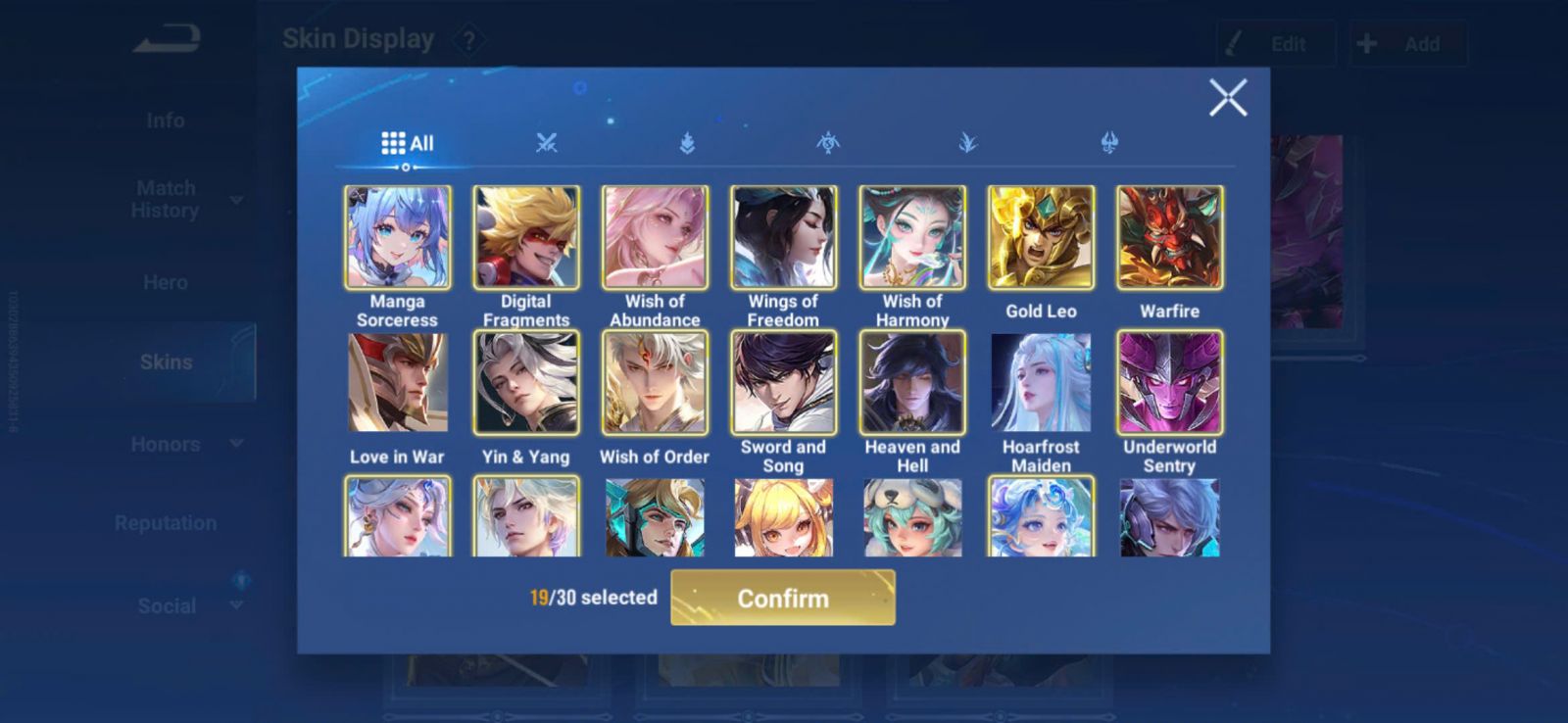This screenshot has height=723, width=1568.
Task: Confirm the skin selection
Action: click(x=782, y=598)
